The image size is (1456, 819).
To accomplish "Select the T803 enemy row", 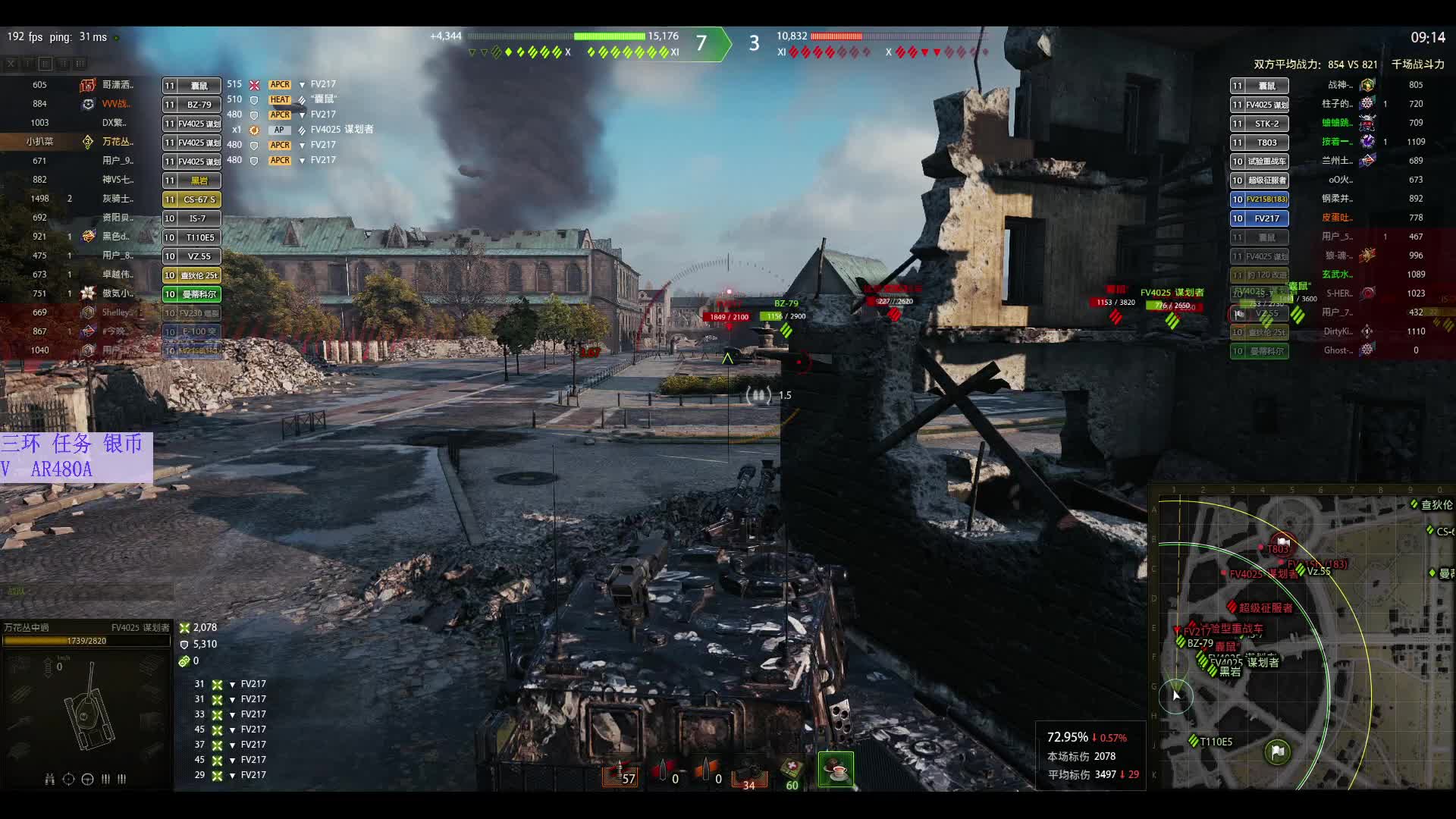I will click(1260, 143).
